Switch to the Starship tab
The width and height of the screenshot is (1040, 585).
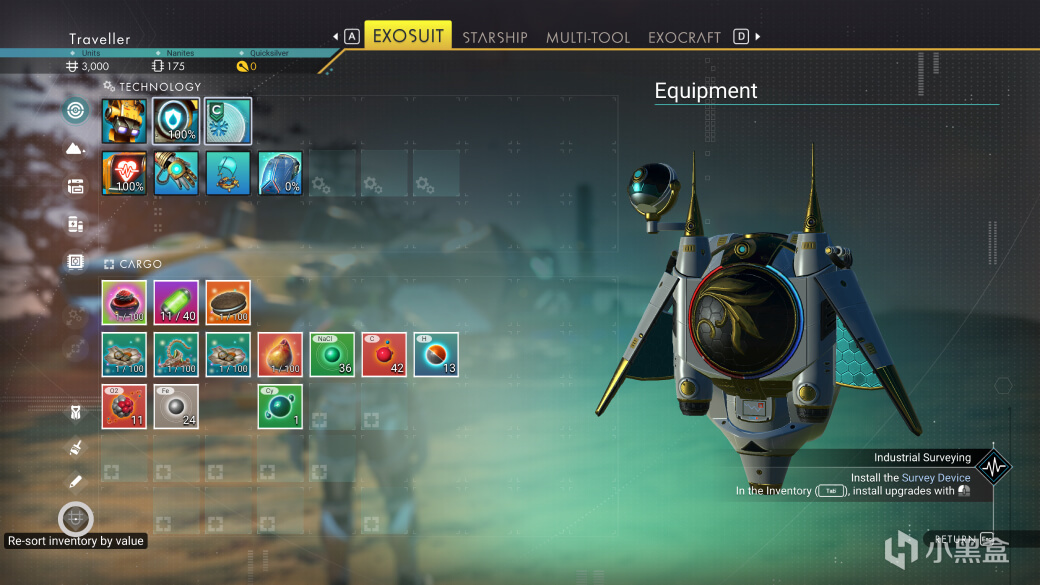[x=494, y=37]
